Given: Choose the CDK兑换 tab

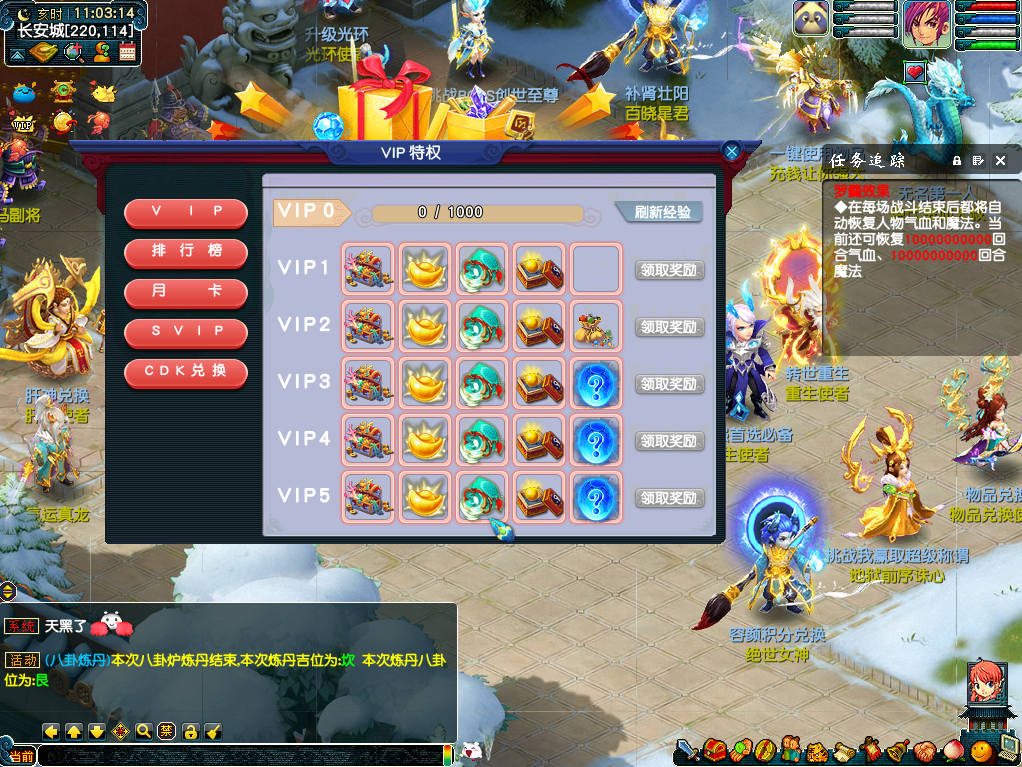Looking at the screenshot, I should pyautogui.click(x=186, y=372).
